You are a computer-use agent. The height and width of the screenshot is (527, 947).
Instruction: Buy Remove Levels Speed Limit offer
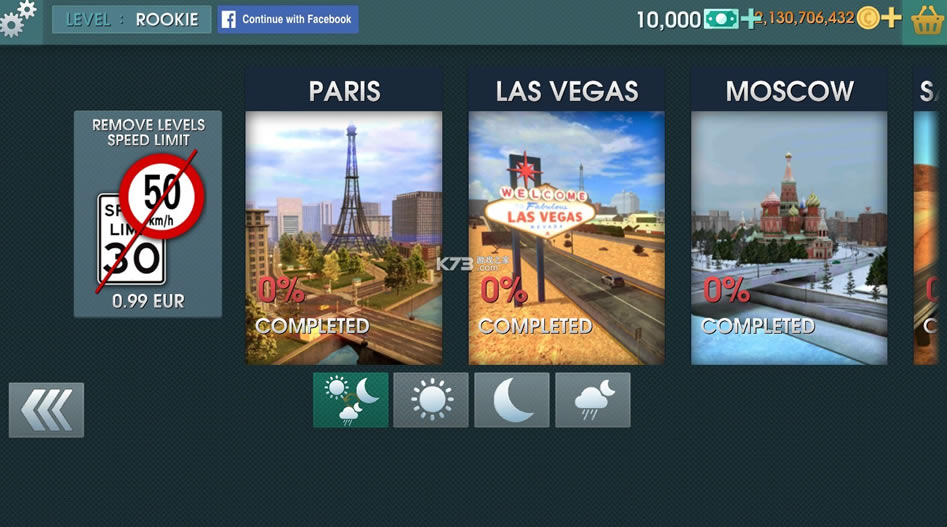click(x=148, y=214)
